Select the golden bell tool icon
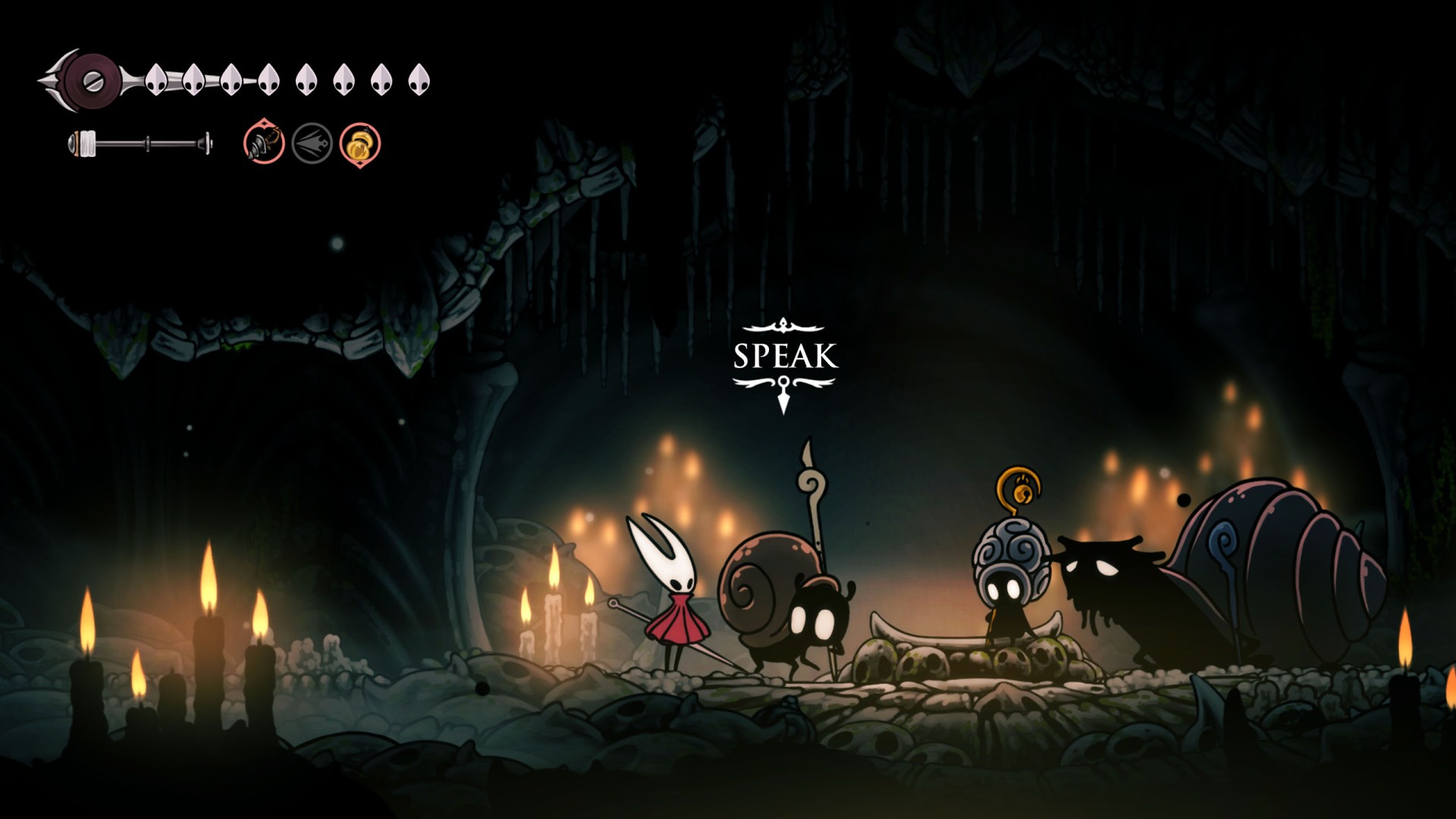Viewport: 1456px width, 819px height. pyautogui.click(x=359, y=144)
